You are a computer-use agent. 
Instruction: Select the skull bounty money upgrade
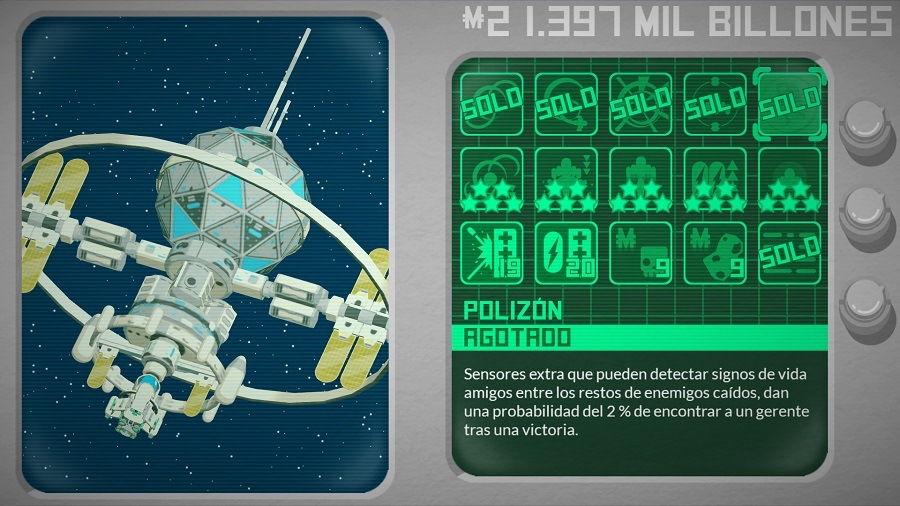pos(640,251)
